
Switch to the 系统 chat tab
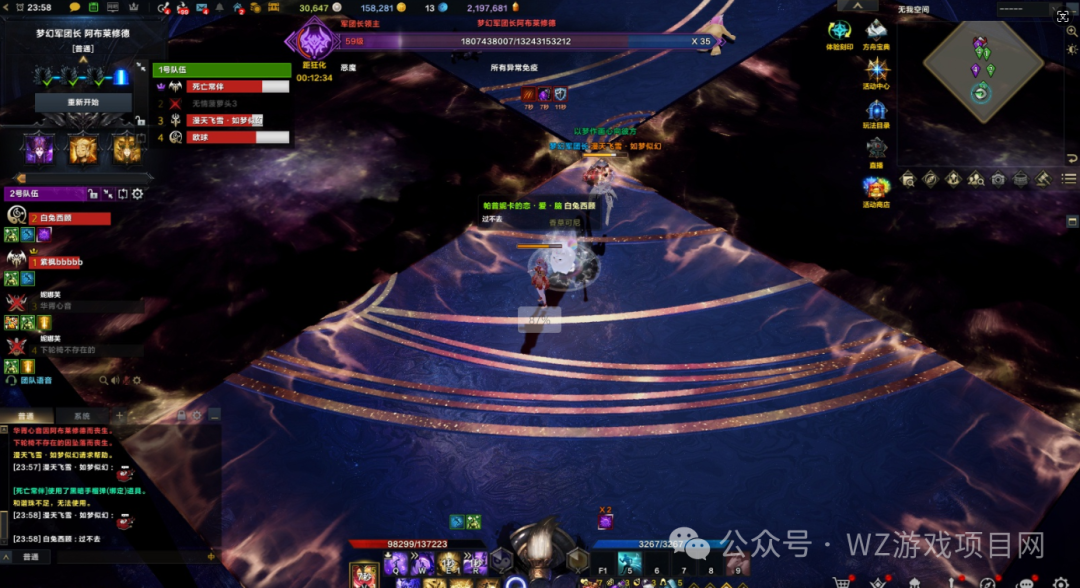81,416
